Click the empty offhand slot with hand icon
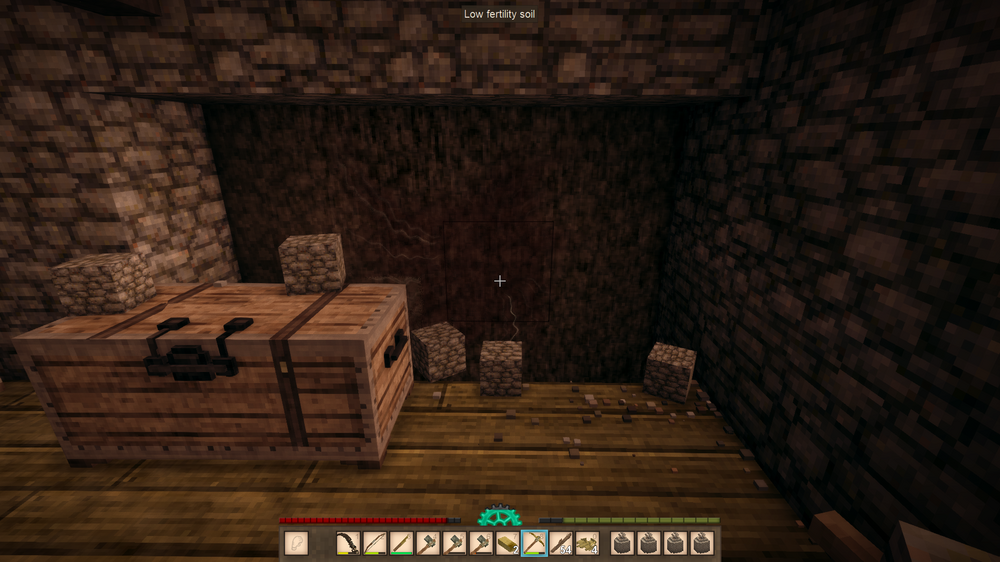The height and width of the screenshot is (562, 1000). pos(296,543)
